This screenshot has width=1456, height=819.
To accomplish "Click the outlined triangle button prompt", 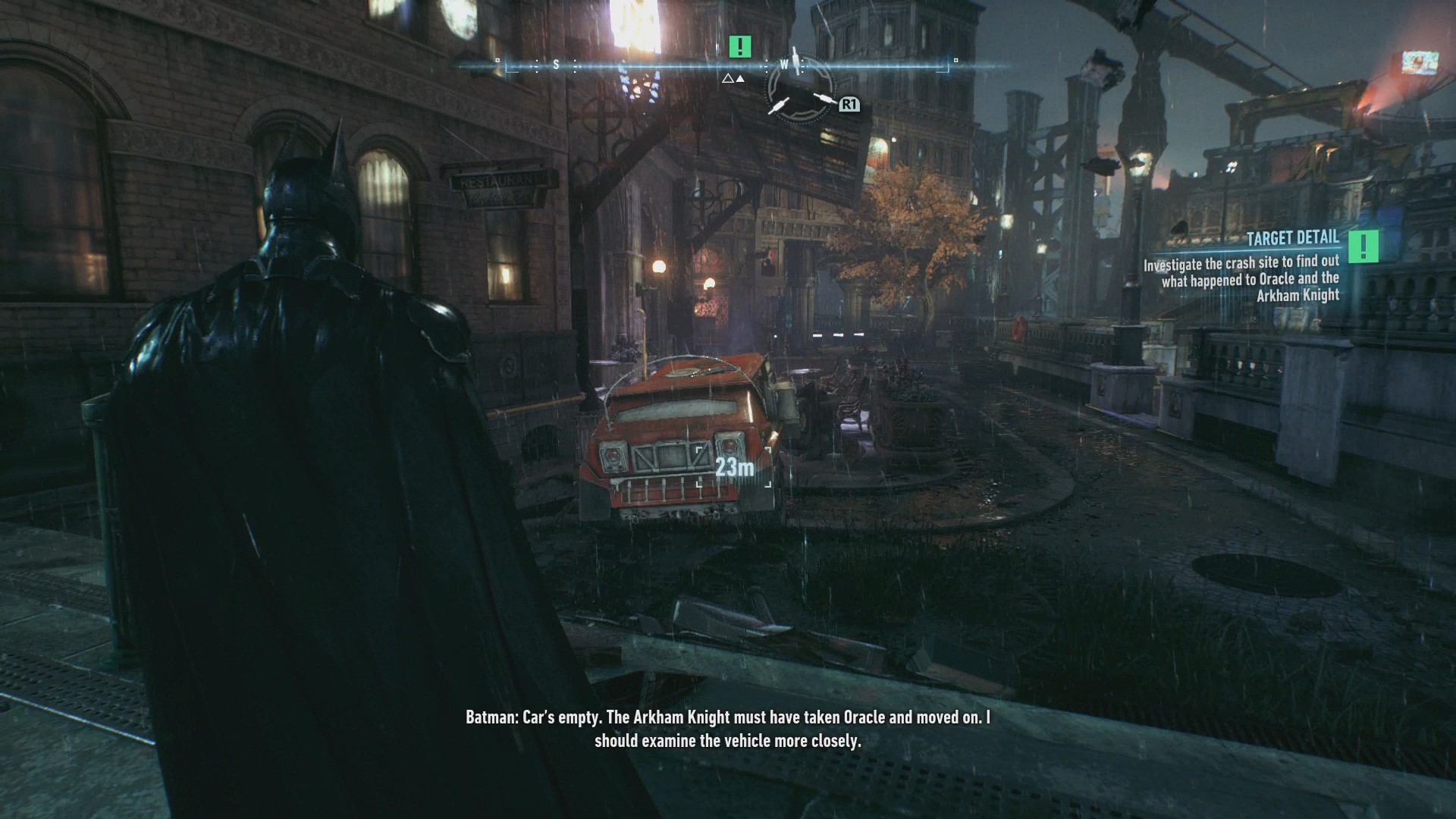I will tap(727, 78).
